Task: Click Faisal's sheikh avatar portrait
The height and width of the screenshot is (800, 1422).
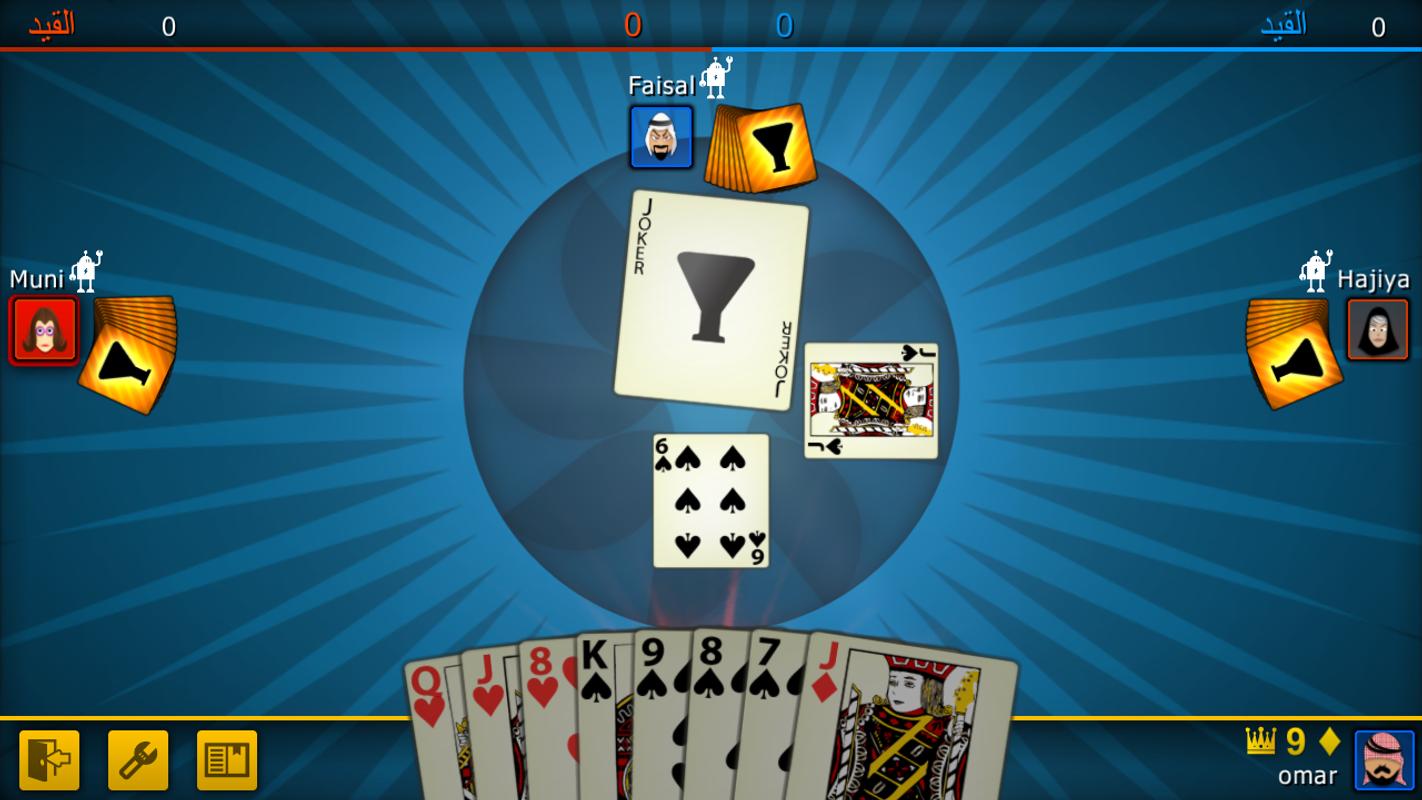Action: tap(661, 137)
